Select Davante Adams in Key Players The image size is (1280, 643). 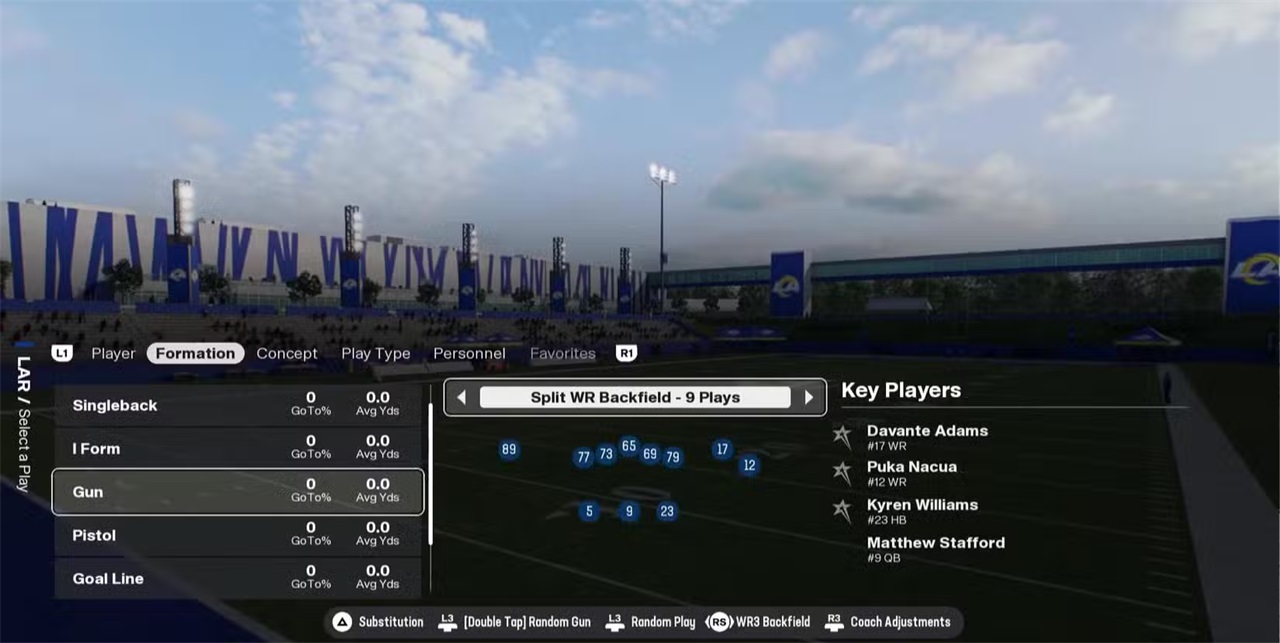pyautogui.click(x=926, y=436)
